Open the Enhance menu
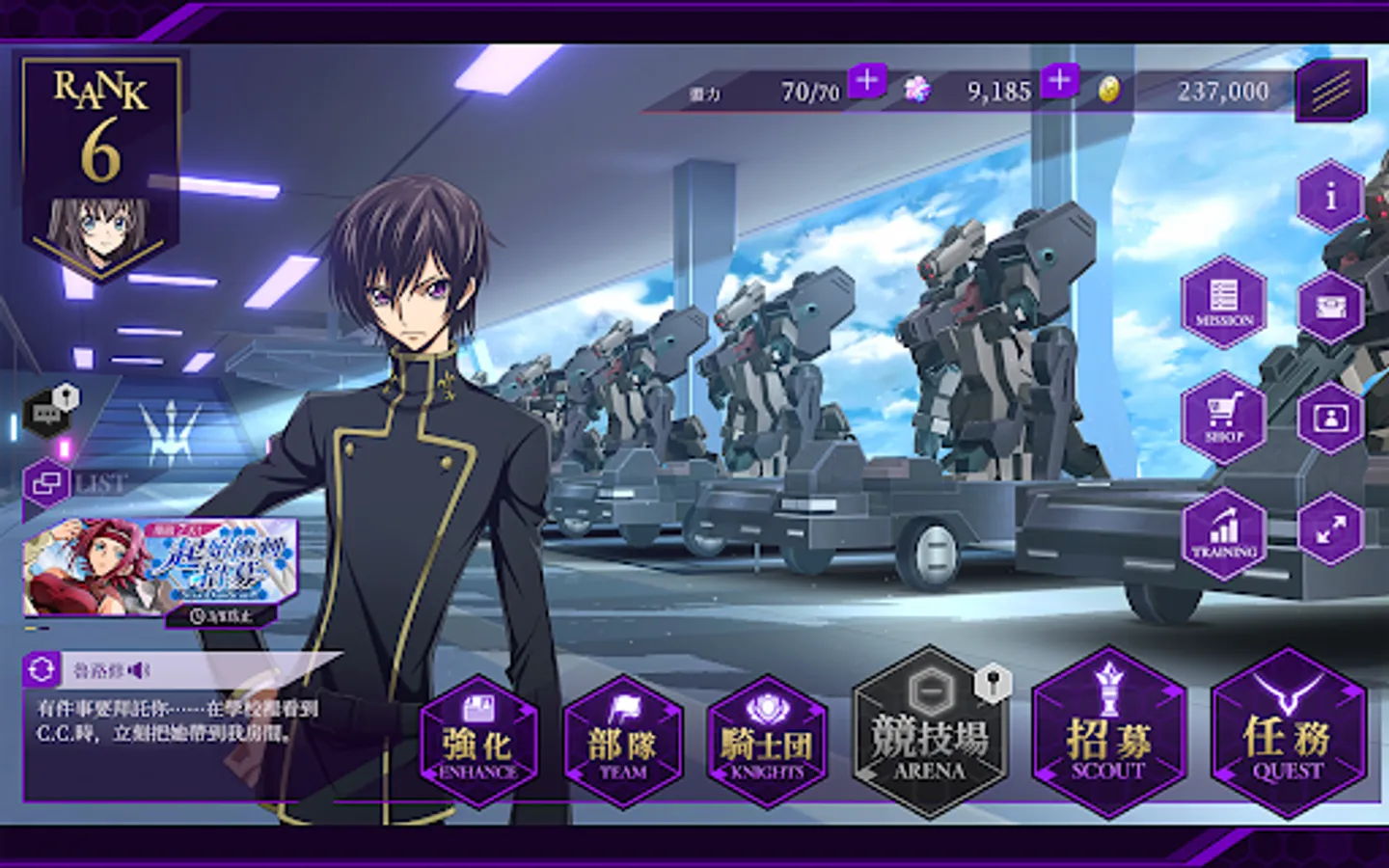 coord(478,743)
